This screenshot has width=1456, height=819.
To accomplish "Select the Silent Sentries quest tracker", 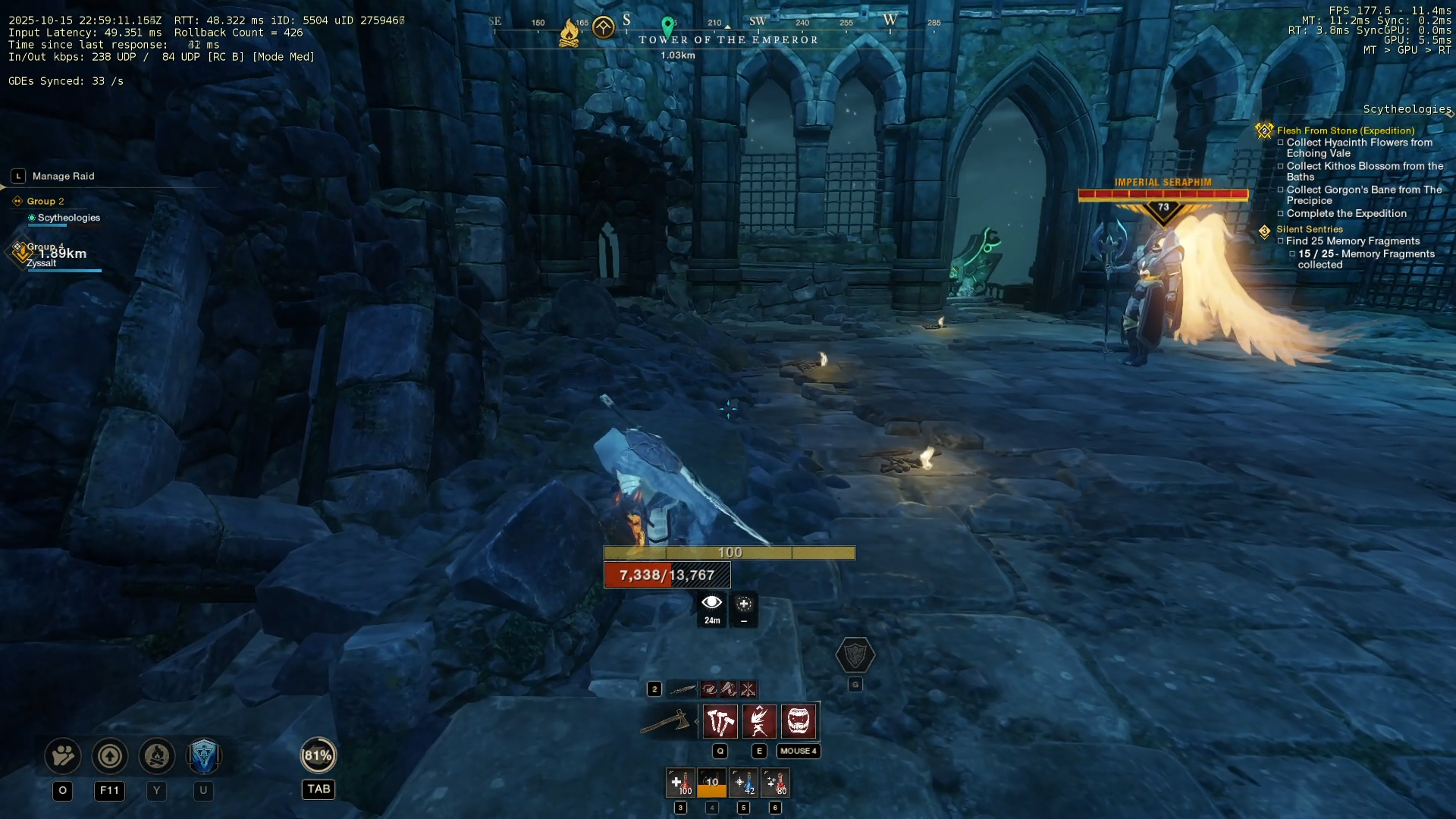I will coord(1309,229).
